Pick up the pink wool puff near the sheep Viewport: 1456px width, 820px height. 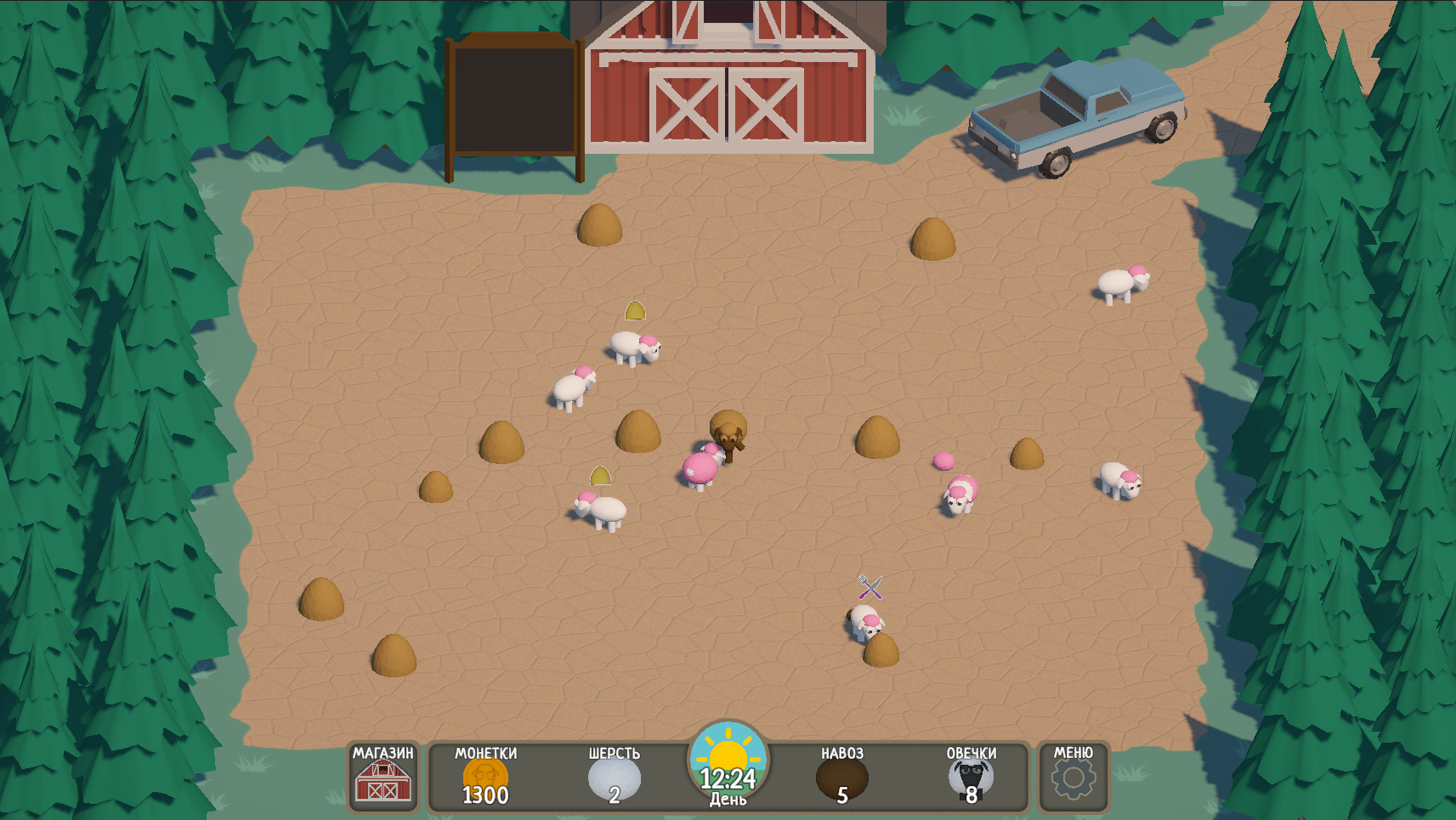click(x=943, y=460)
